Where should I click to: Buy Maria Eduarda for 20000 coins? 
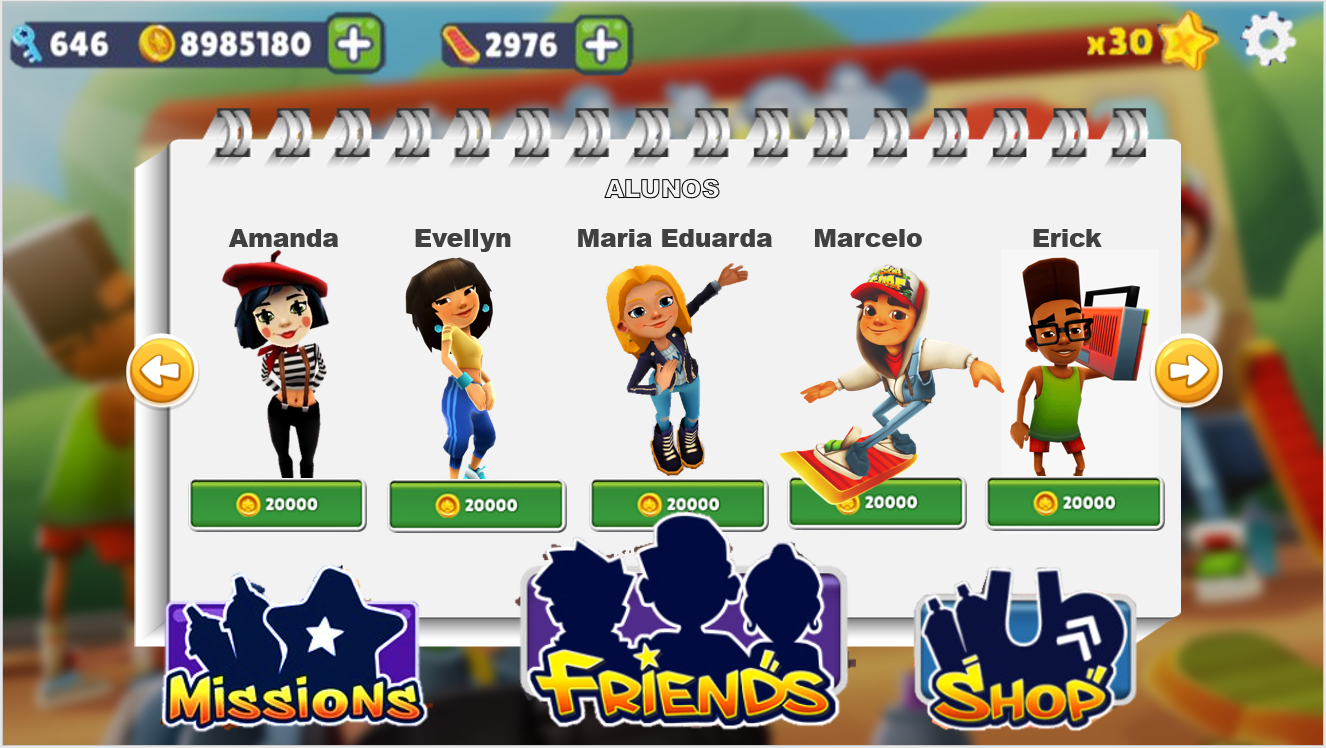point(677,504)
